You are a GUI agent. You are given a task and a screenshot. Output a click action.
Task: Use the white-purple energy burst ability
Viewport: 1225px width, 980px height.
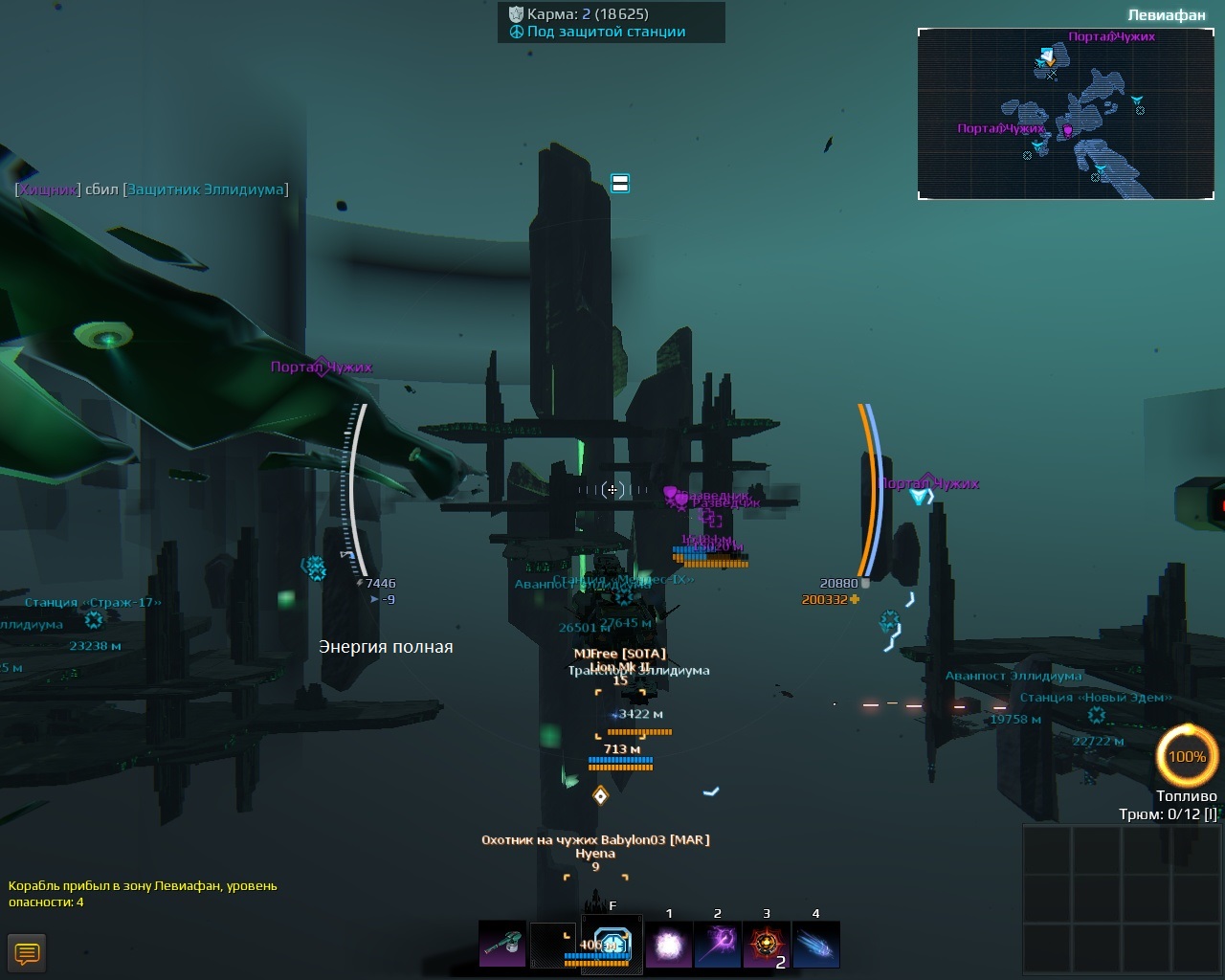(668, 945)
